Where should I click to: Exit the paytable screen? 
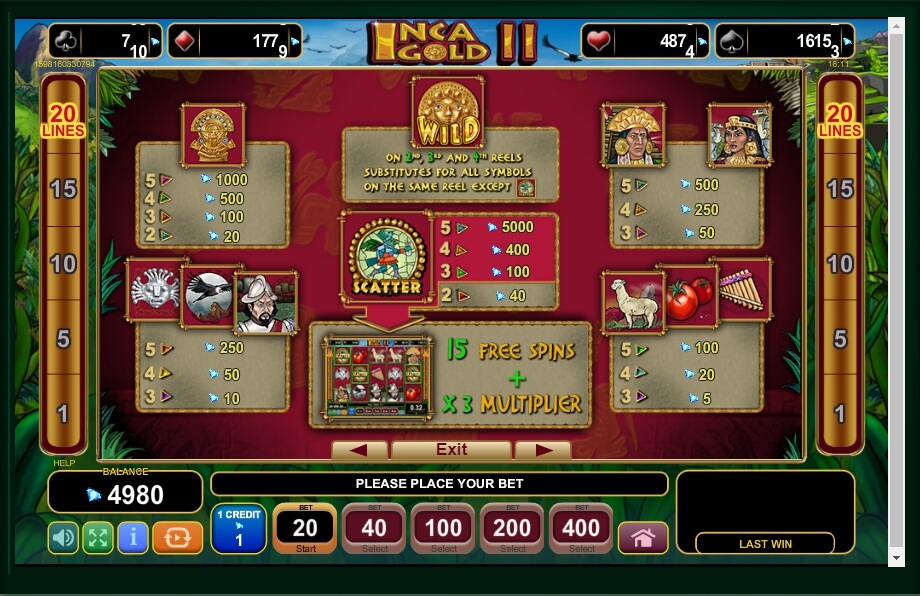(x=451, y=450)
